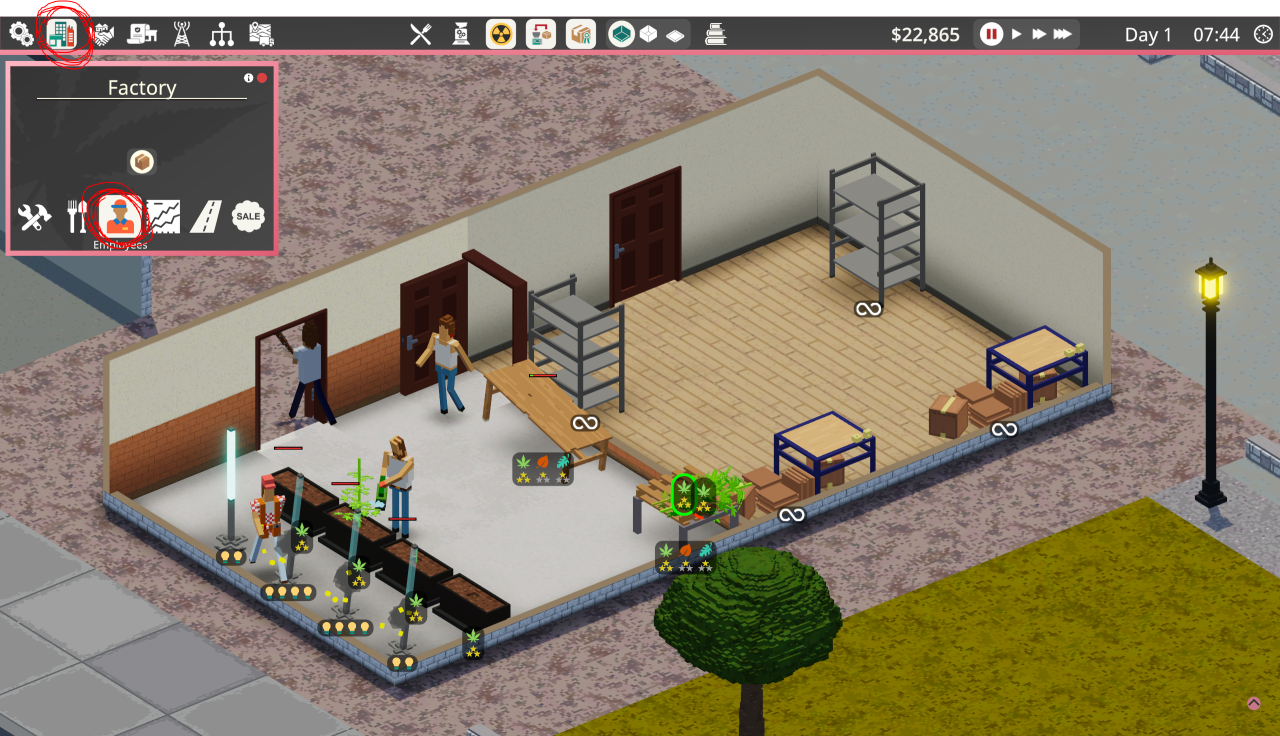The height and width of the screenshot is (736, 1280).
Task: Open the SALE badge tab
Action: (248, 216)
